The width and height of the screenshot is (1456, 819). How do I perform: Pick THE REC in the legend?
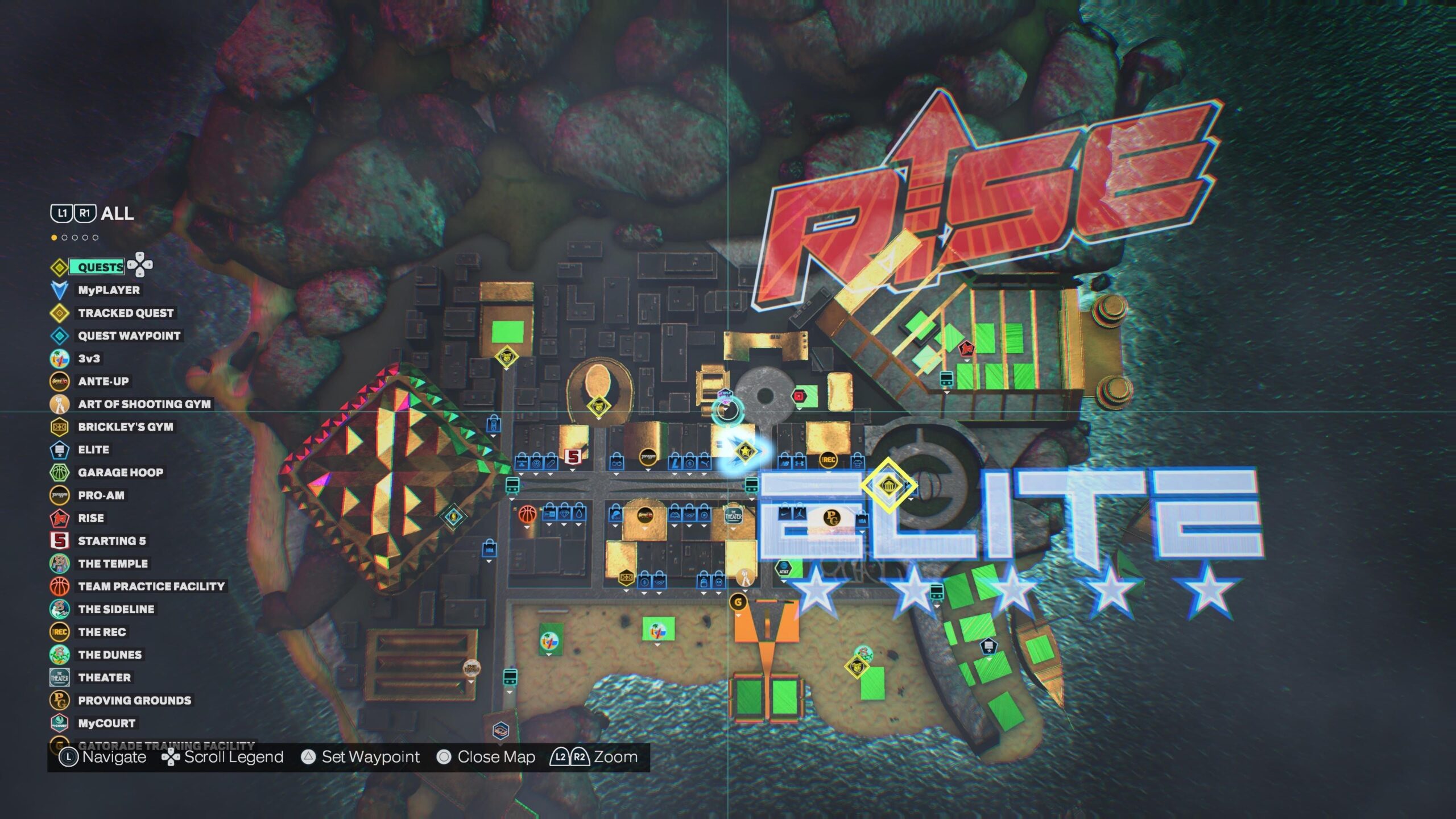click(102, 632)
